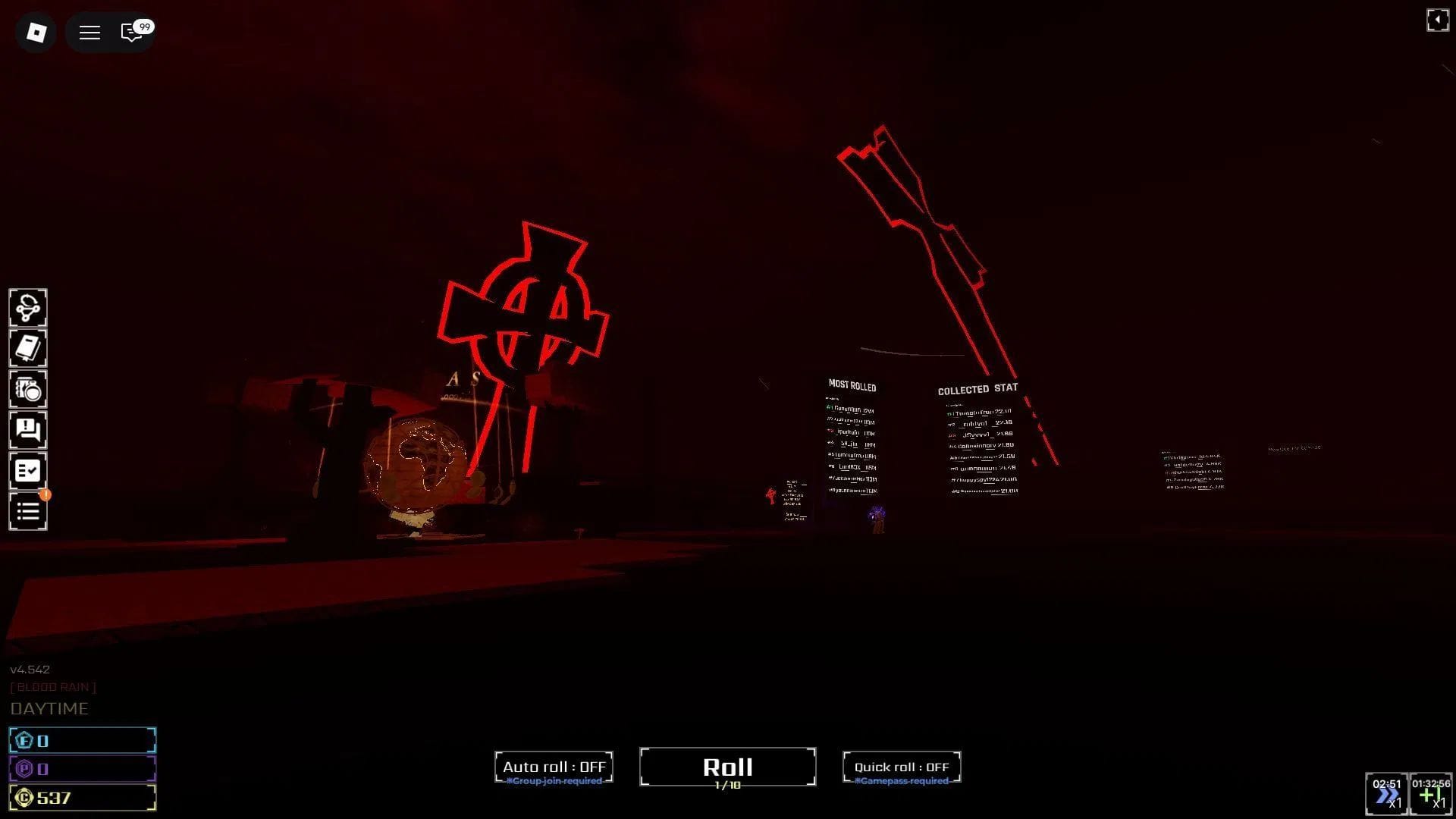Click the COLLECTED STAT leaderboard header
Viewport: 1456px width, 819px height.
(x=978, y=389)
